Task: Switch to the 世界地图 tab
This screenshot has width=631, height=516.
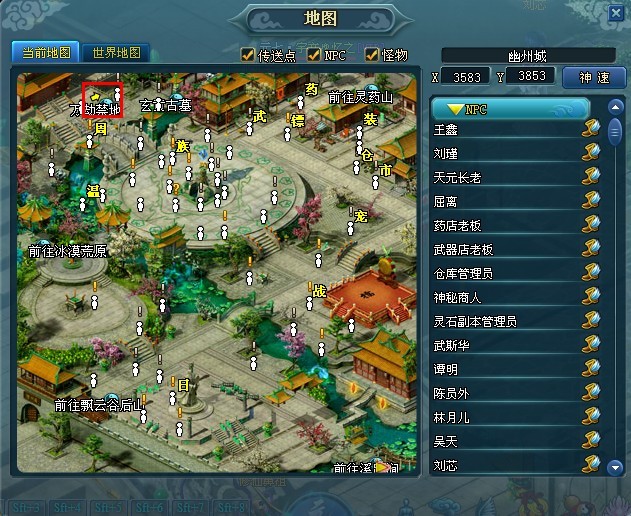Action: coord(116,53)
